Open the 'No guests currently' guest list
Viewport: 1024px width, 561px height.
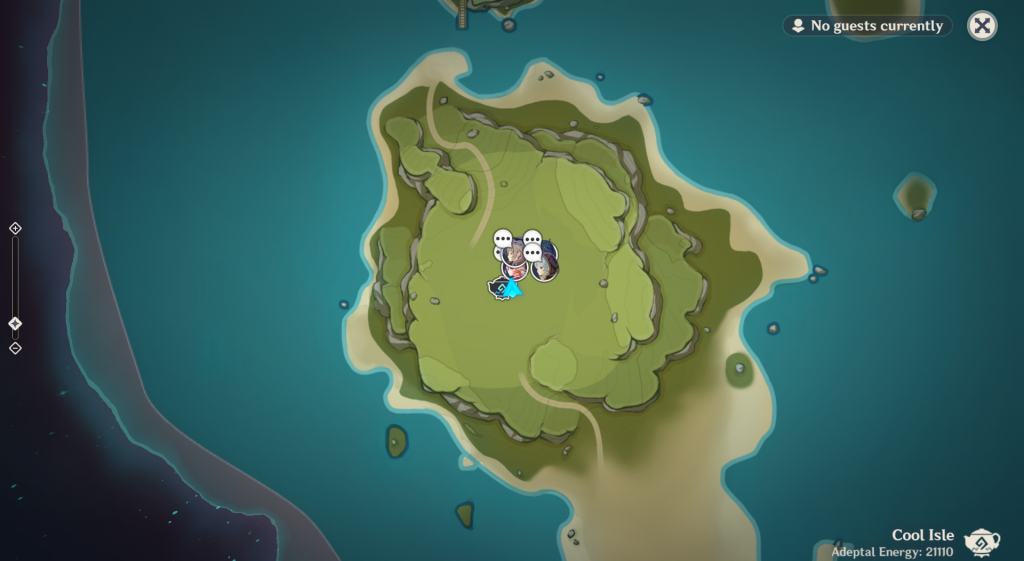867,26
